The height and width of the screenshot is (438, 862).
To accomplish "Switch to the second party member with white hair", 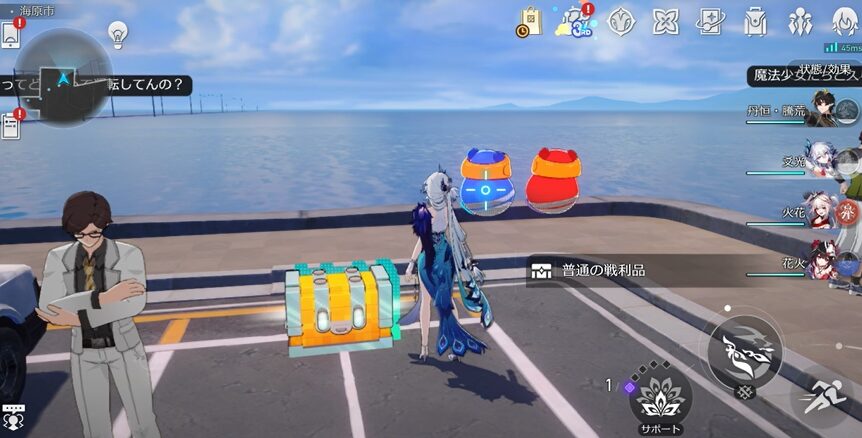I will [821, 160].
